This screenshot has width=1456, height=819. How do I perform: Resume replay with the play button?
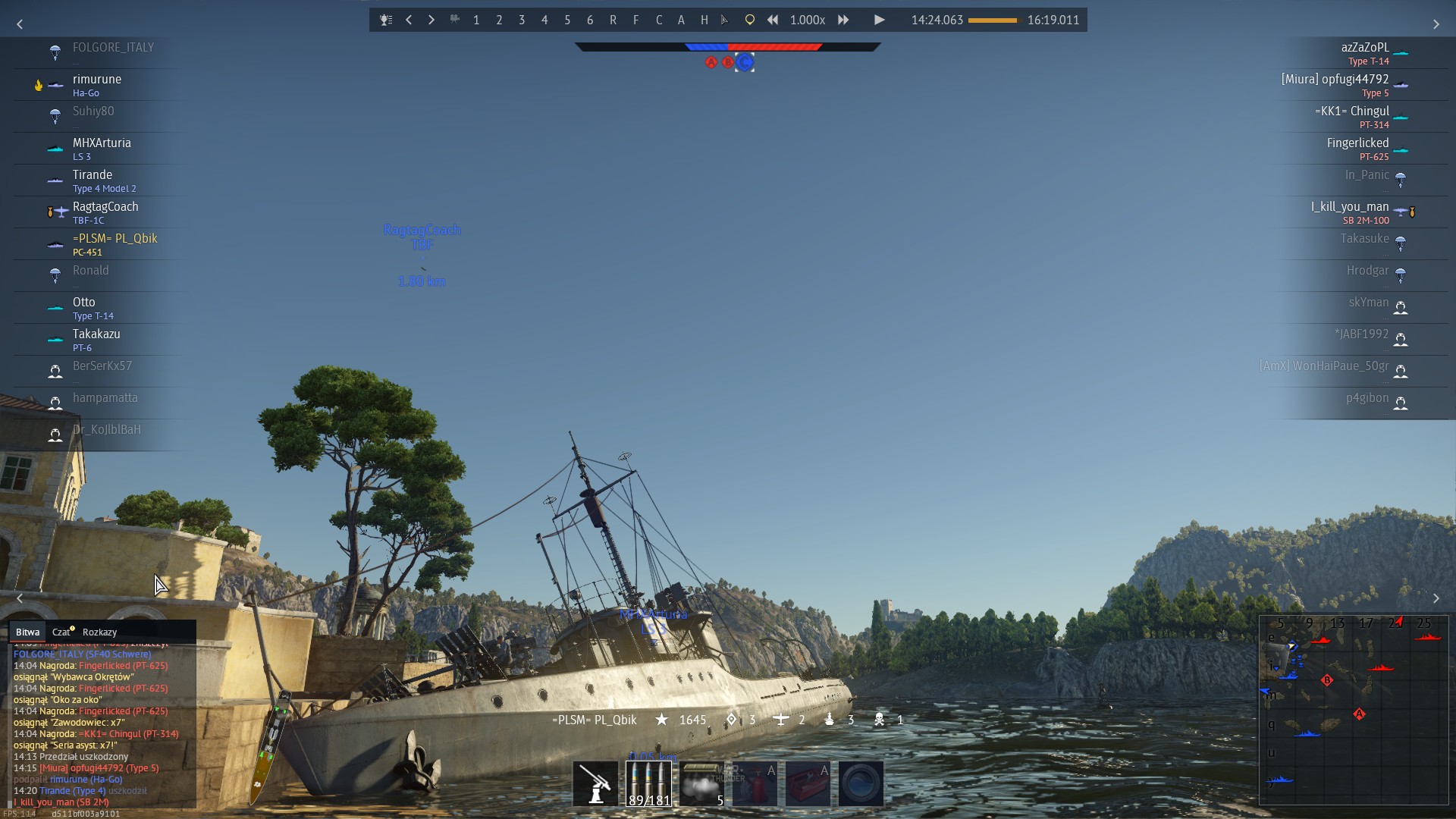(879, 20)
